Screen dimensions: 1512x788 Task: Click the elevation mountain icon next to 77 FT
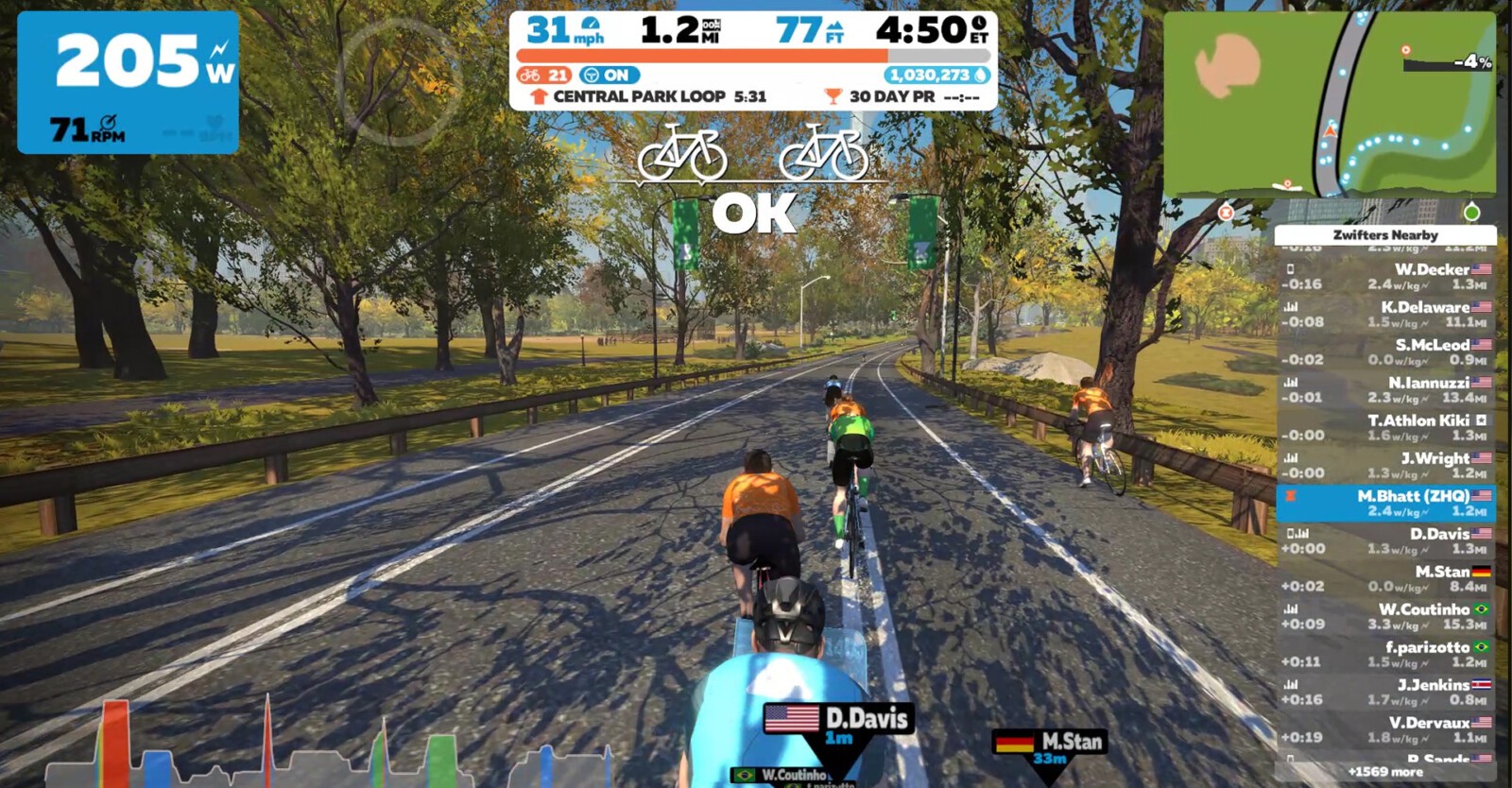[x=835, y=26]
